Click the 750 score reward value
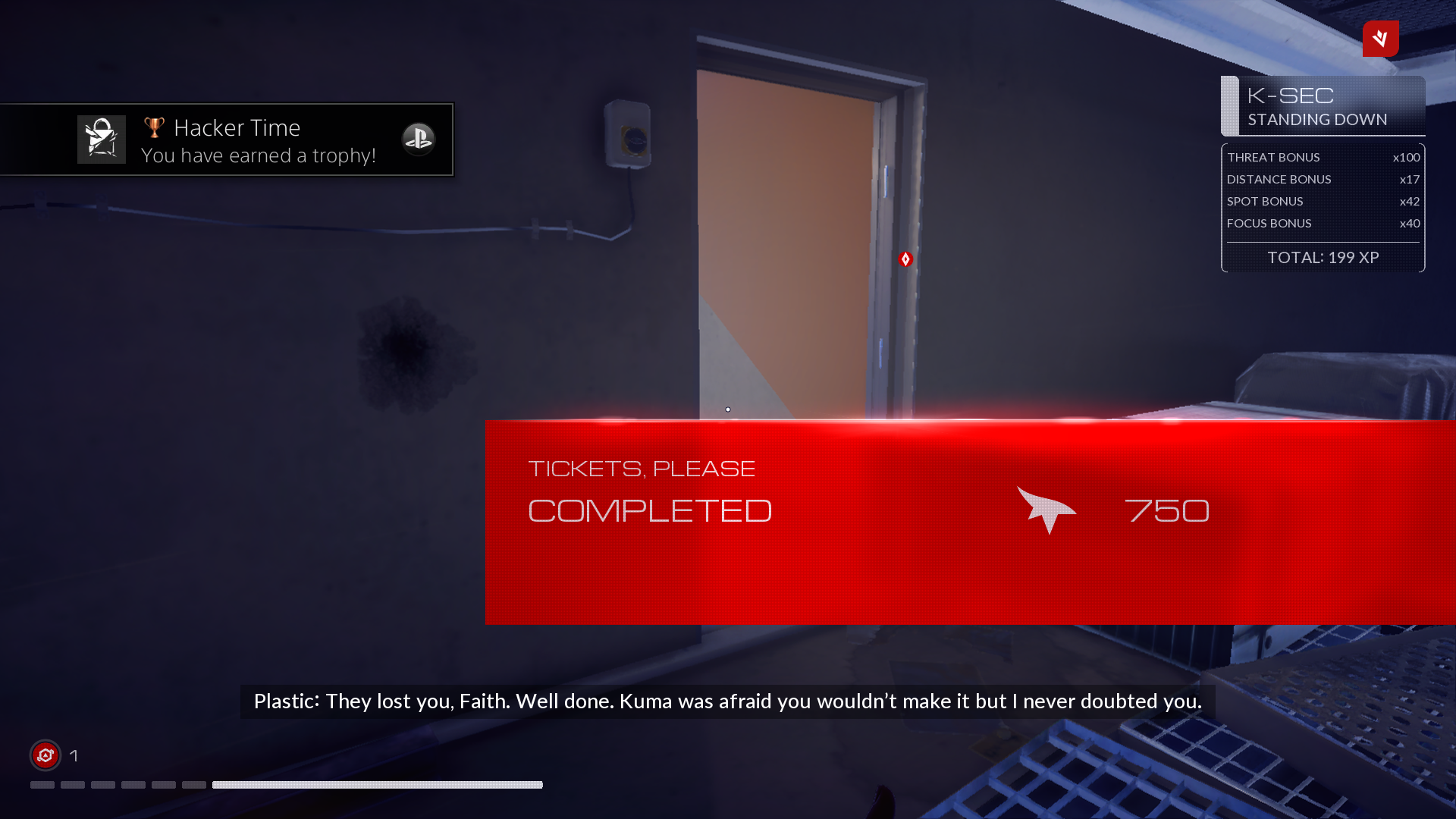Image resolution: width=1456 pixels, height=819 pixels. pos(1167,510)
